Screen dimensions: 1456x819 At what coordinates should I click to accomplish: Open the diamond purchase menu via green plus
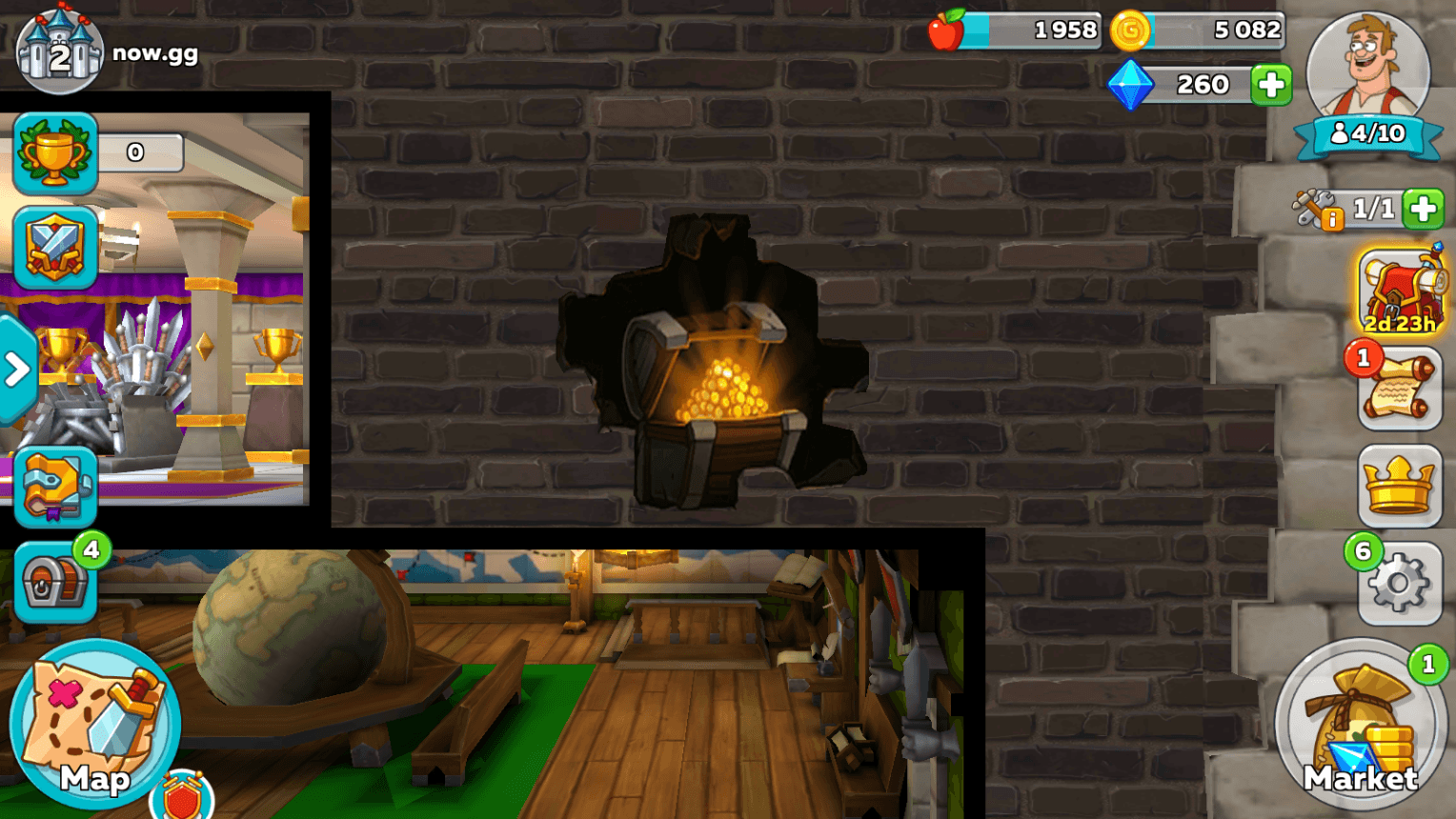(1270, 85)
